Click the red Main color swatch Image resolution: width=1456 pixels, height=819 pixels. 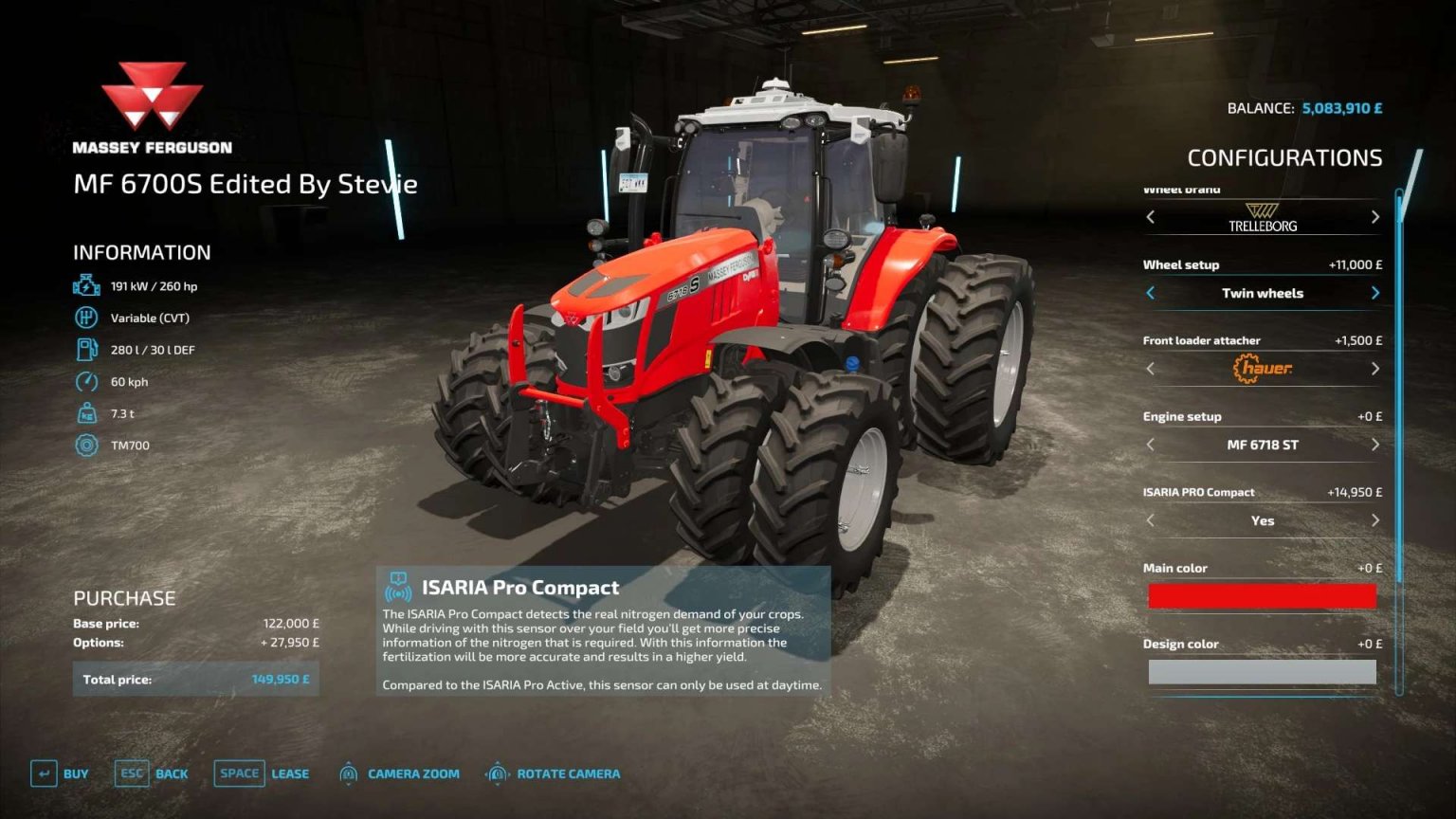pos(1262,595)
